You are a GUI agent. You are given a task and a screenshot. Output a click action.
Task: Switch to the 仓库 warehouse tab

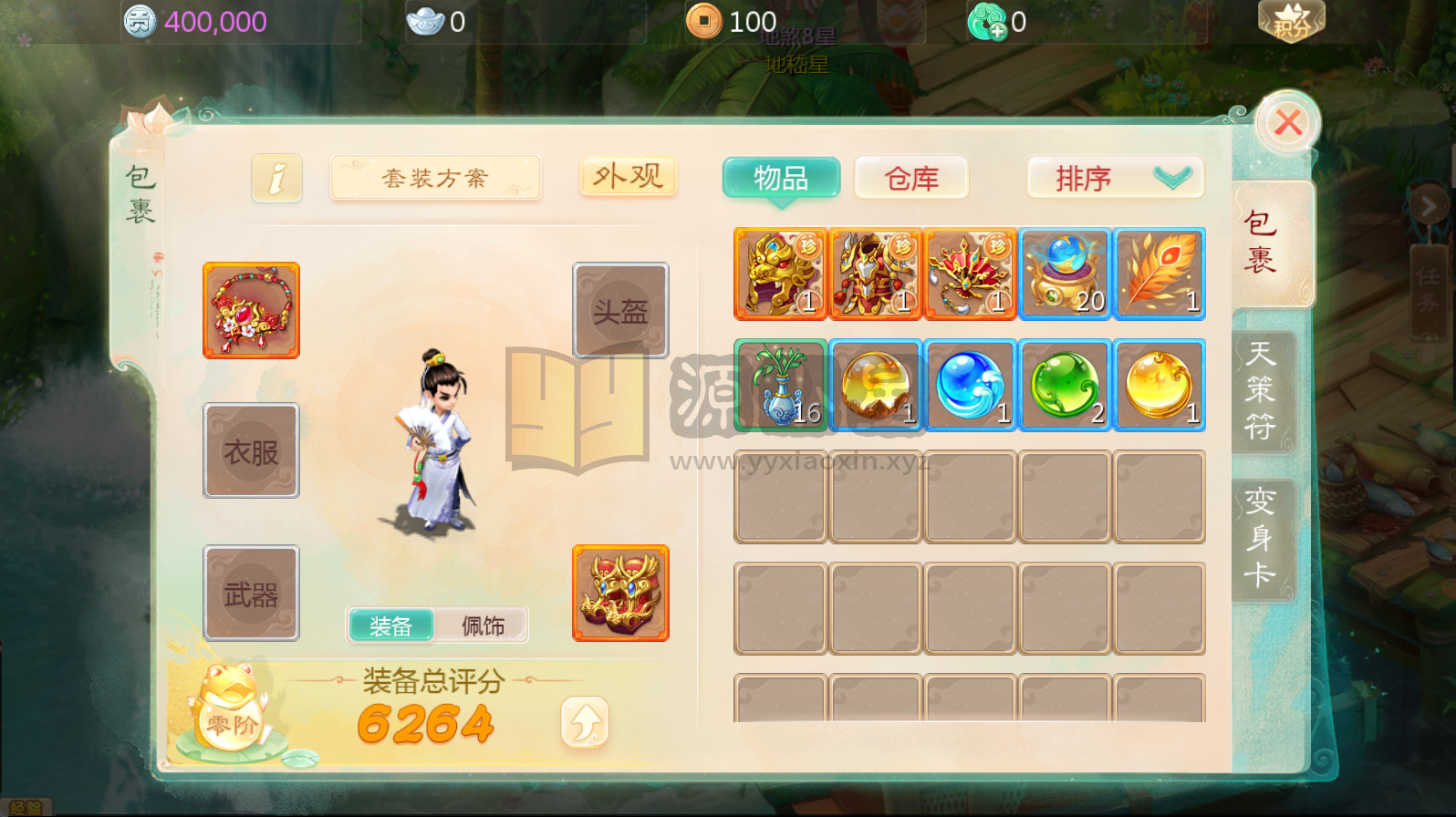point(910,178)
